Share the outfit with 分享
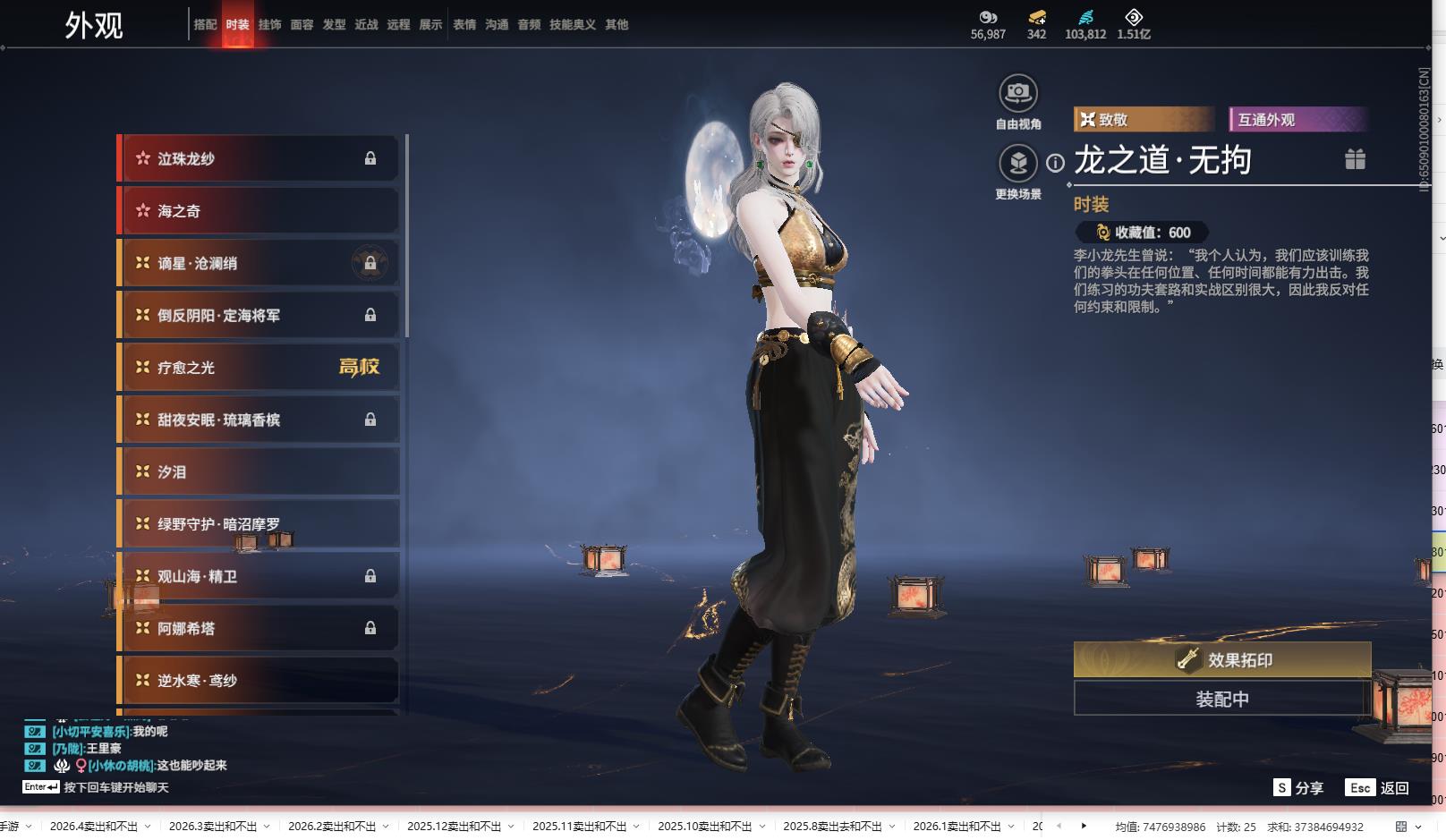The height and width of the screenshot is (840, 1446). point(1298,788)
